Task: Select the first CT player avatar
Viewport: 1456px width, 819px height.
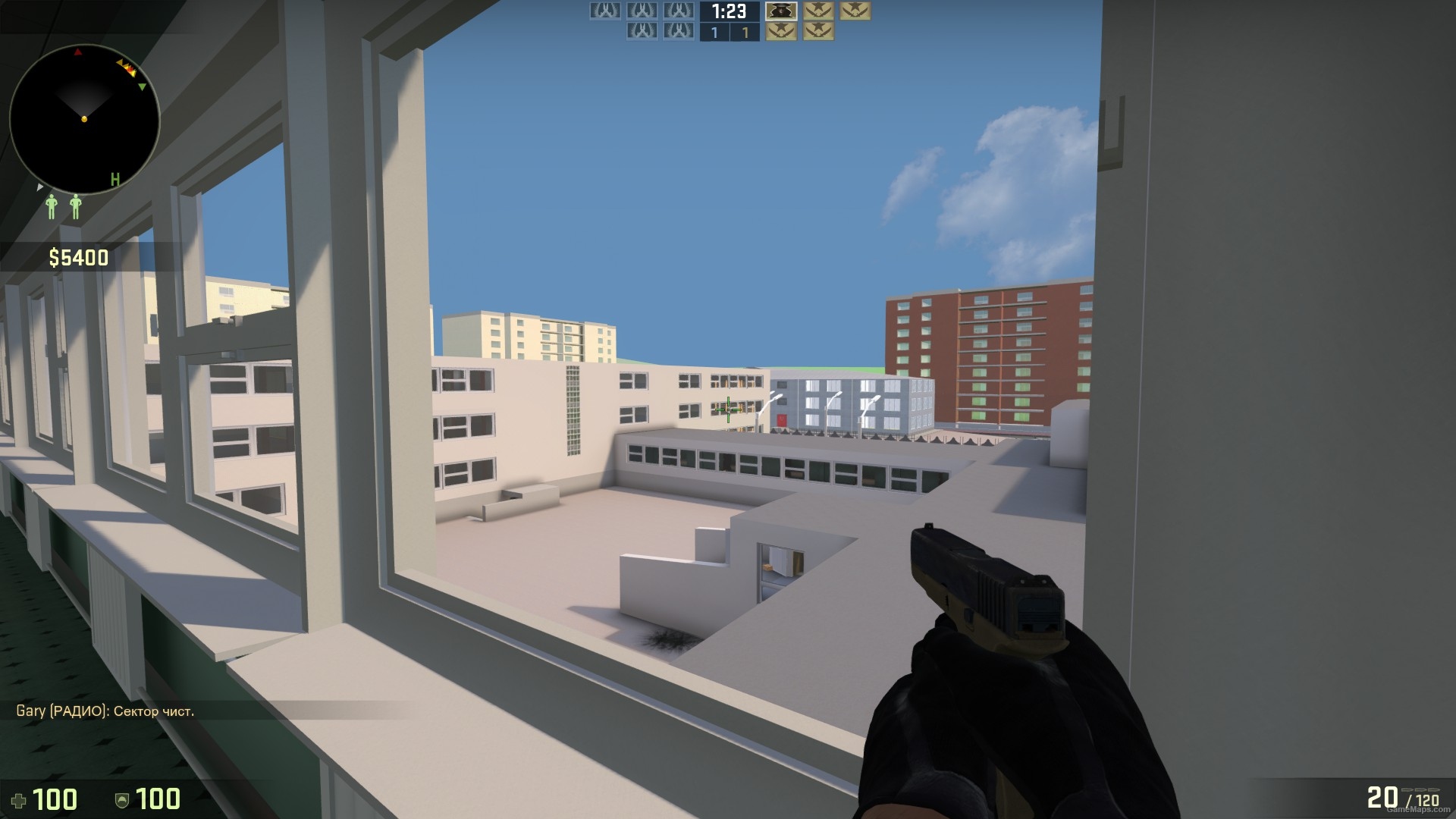Action: pyautogui.click(x=605, y=11)
